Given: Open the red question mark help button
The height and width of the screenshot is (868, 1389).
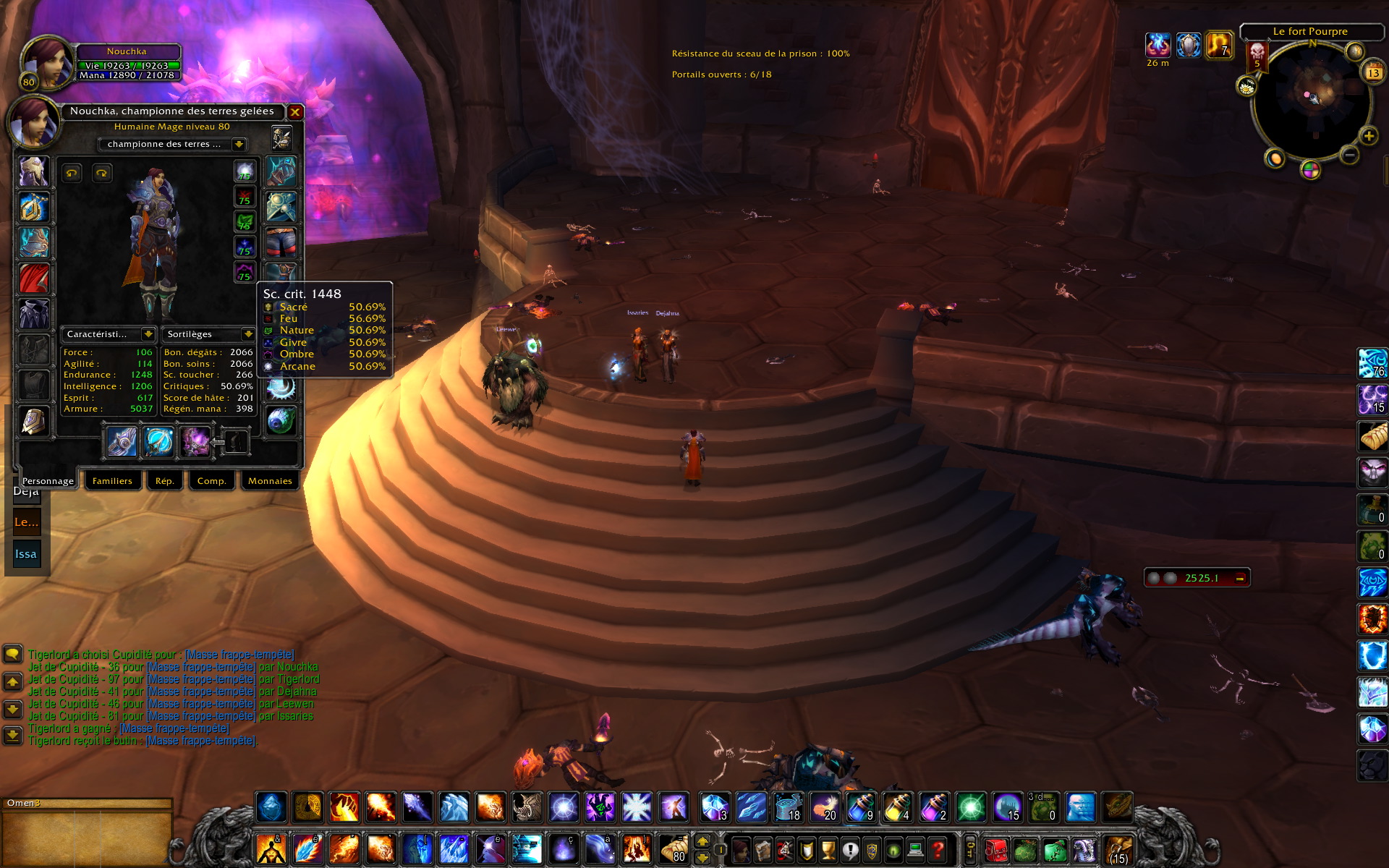Looking at the screenshot, I should click(938, 849).
